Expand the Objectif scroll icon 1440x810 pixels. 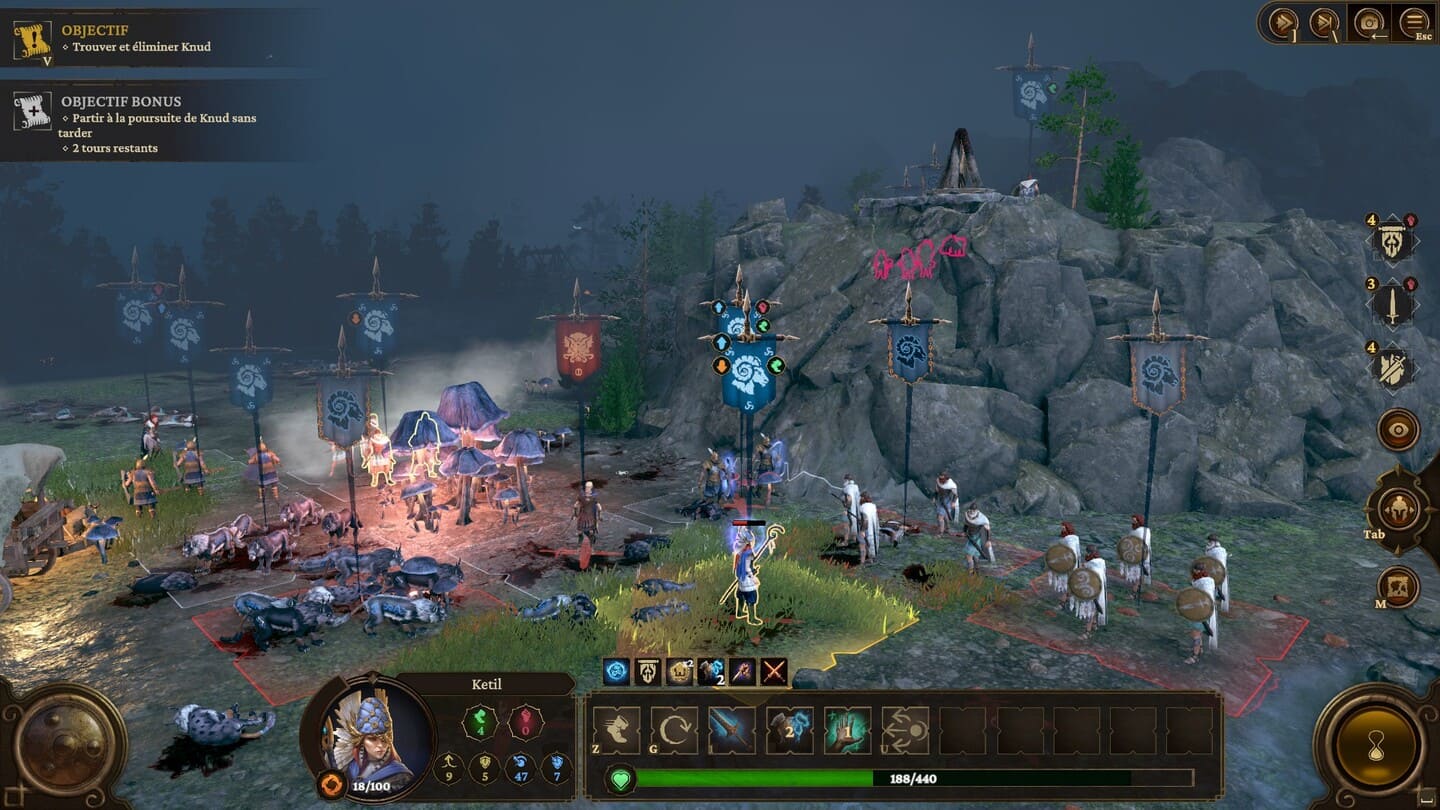pyautogui.click(x=32, y=40)
